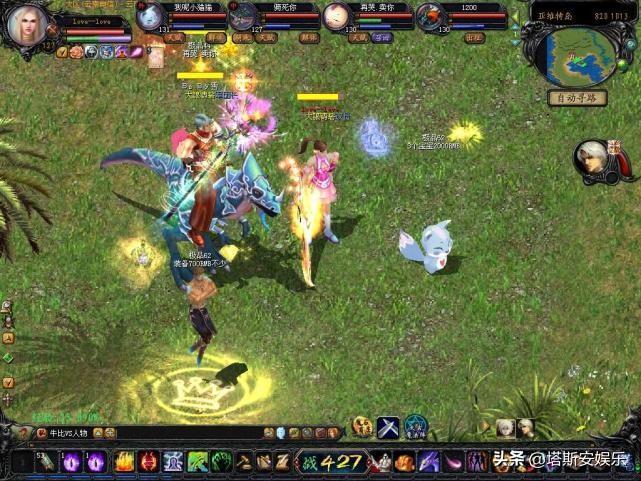This screenshot has width=641, height=481.
Task: Select the blonde player character portrait
Action: [x=27, y=26]
